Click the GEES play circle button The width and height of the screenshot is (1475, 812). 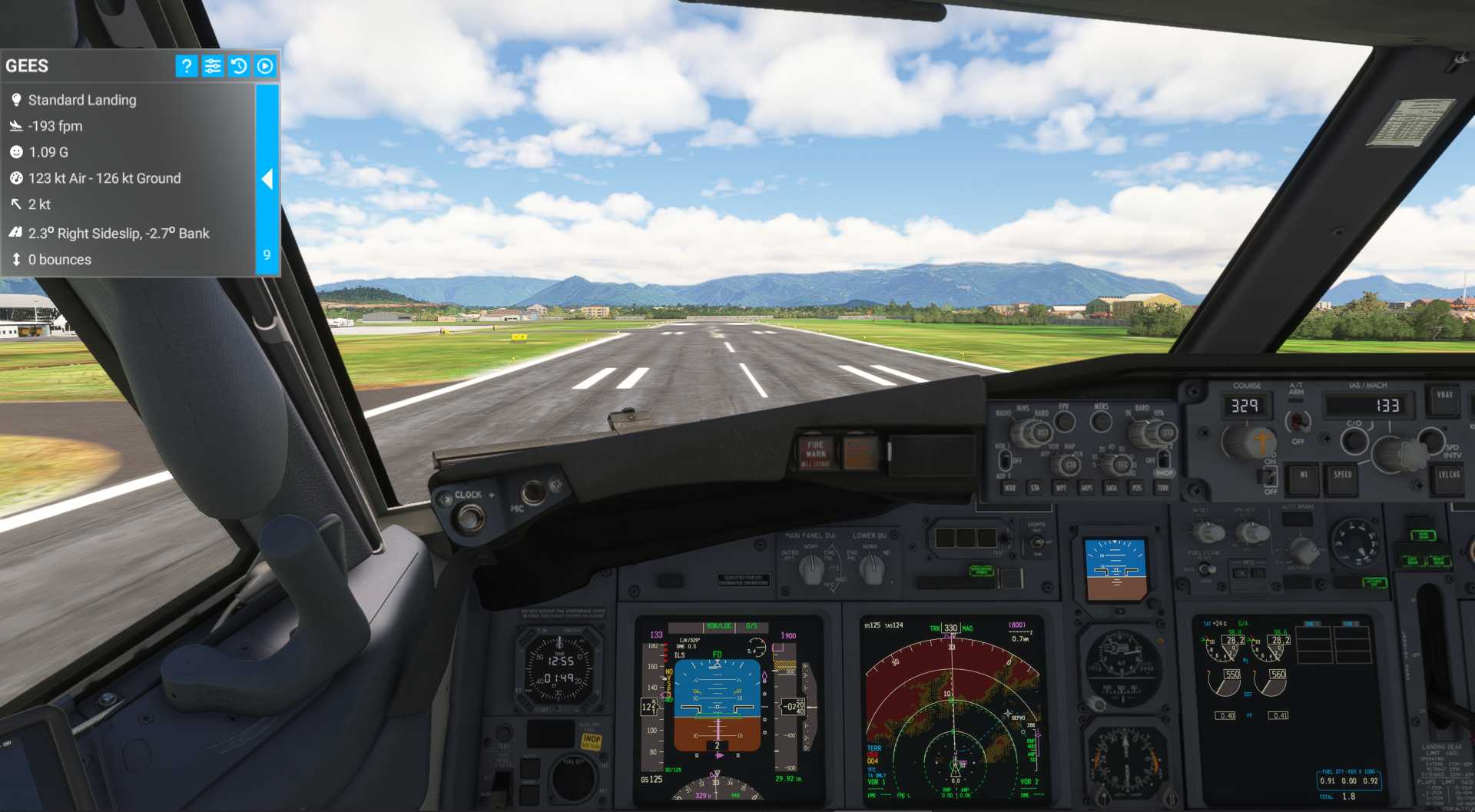tap(265, 66)
